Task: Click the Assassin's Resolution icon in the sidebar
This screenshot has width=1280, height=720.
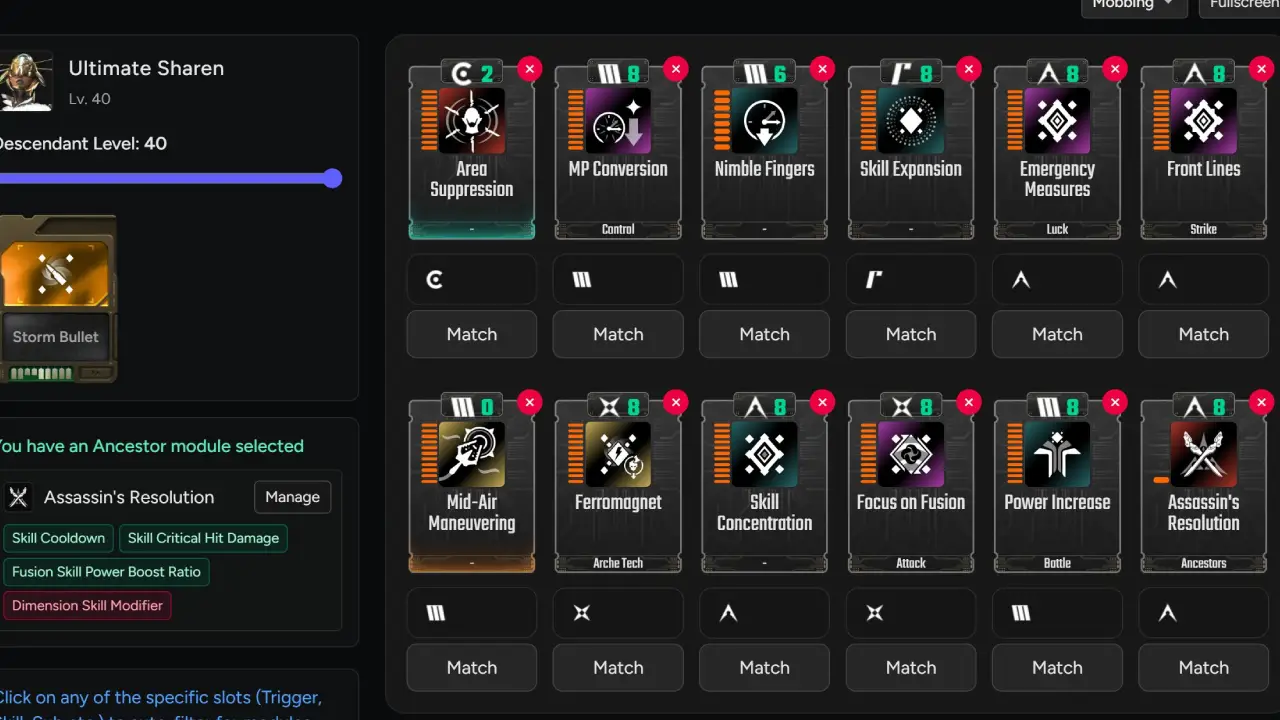Action: pyautogui.click(x=18, y=497)
